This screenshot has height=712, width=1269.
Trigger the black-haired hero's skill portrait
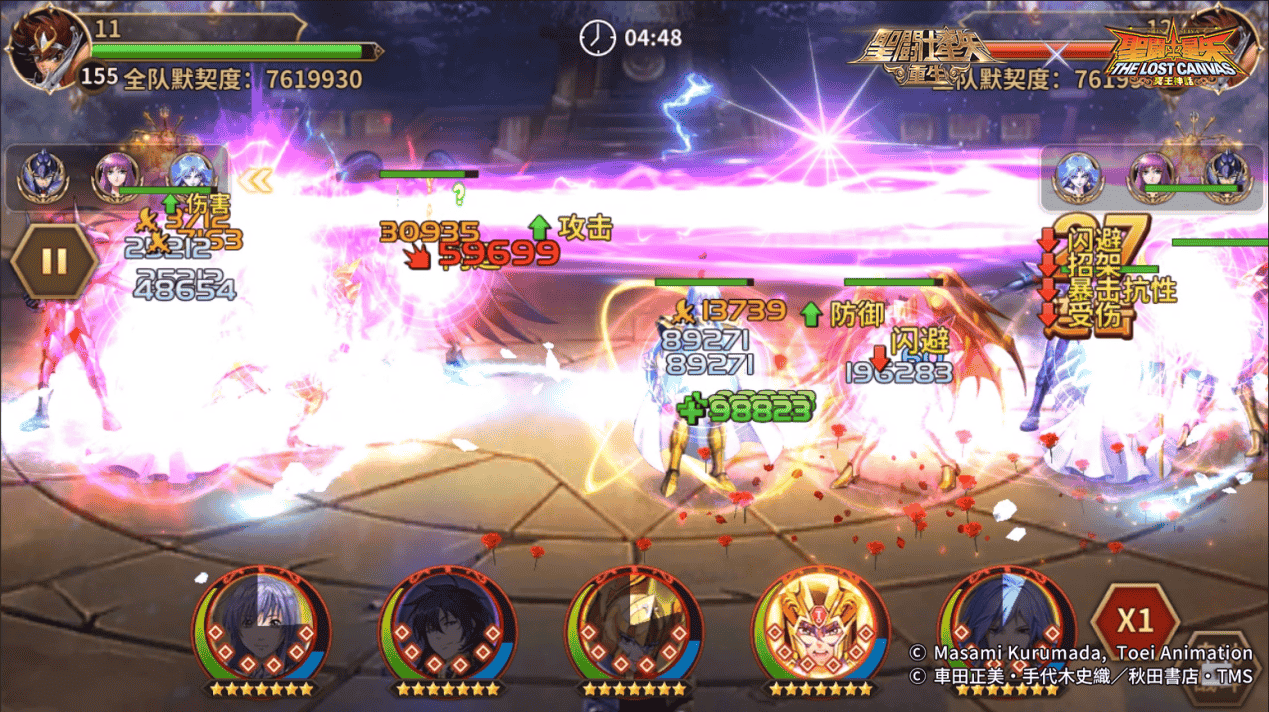447,630
